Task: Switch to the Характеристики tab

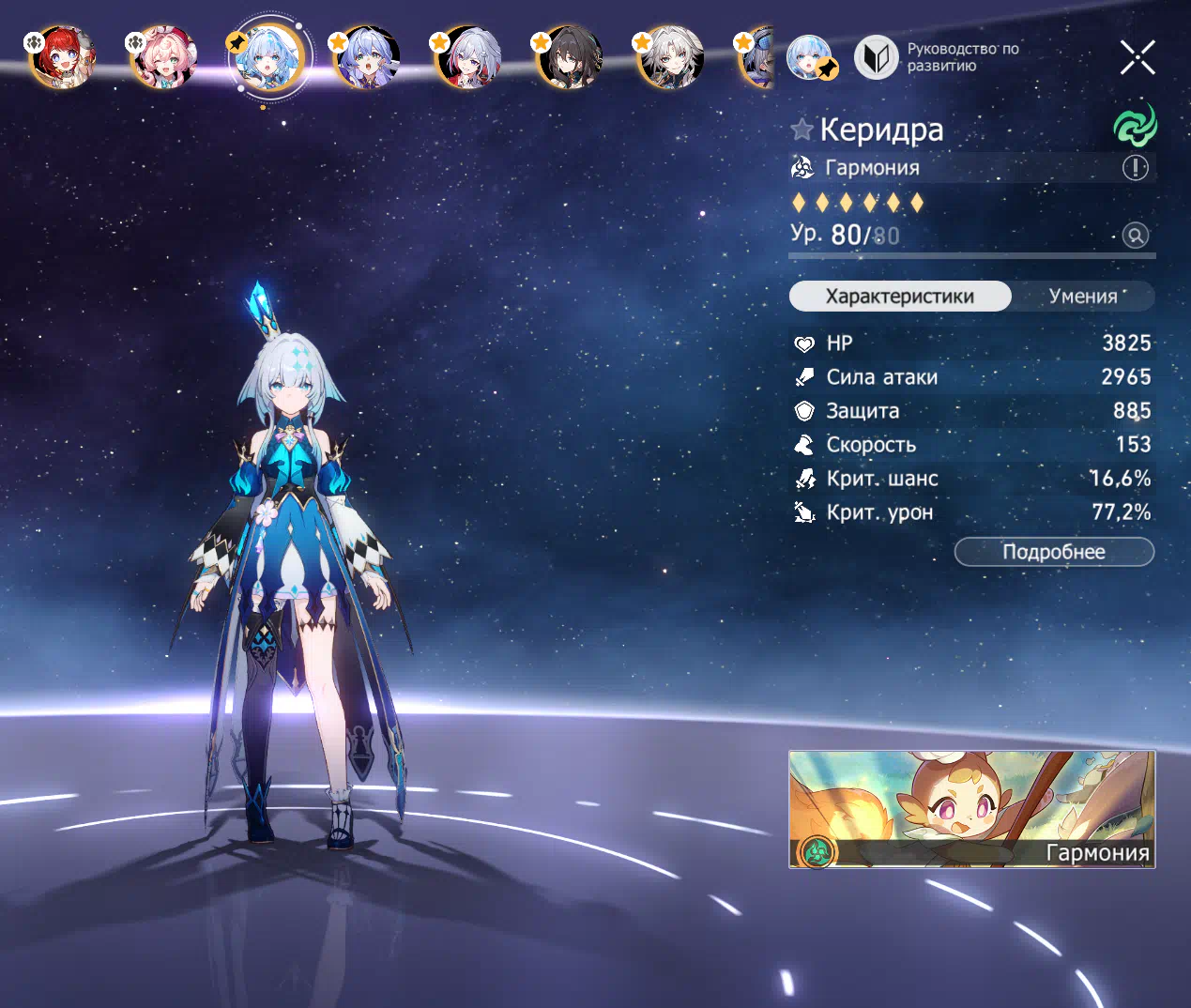Action: click(900, 297)
